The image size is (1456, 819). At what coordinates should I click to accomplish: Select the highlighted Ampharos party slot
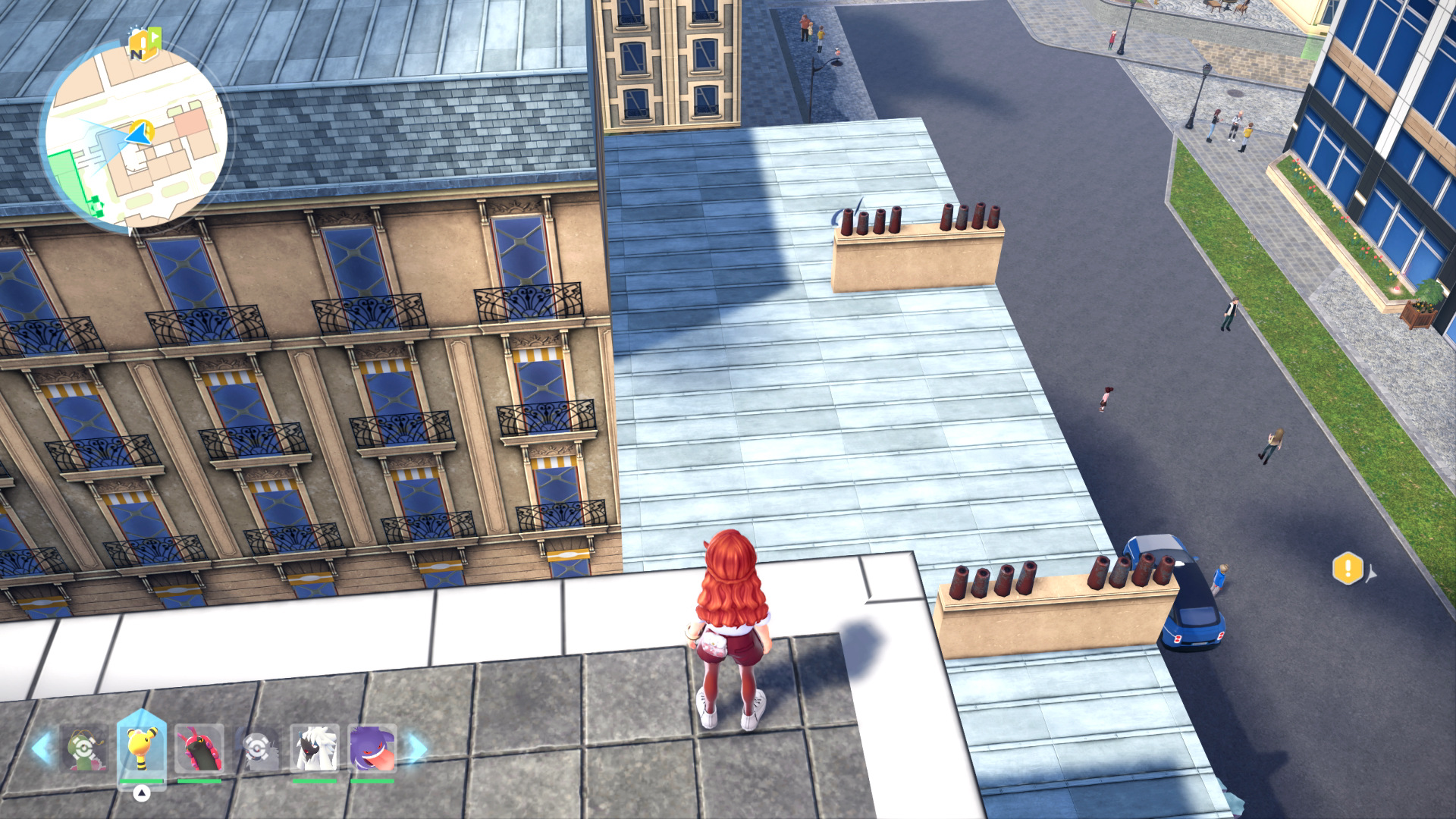coord(142,748)
